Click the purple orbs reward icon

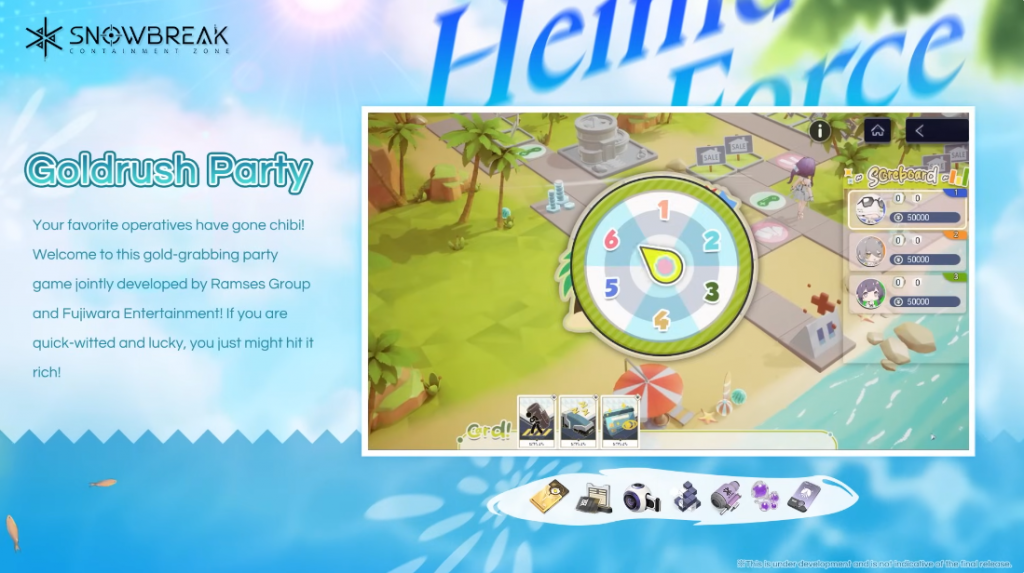[x=766, y=496]
